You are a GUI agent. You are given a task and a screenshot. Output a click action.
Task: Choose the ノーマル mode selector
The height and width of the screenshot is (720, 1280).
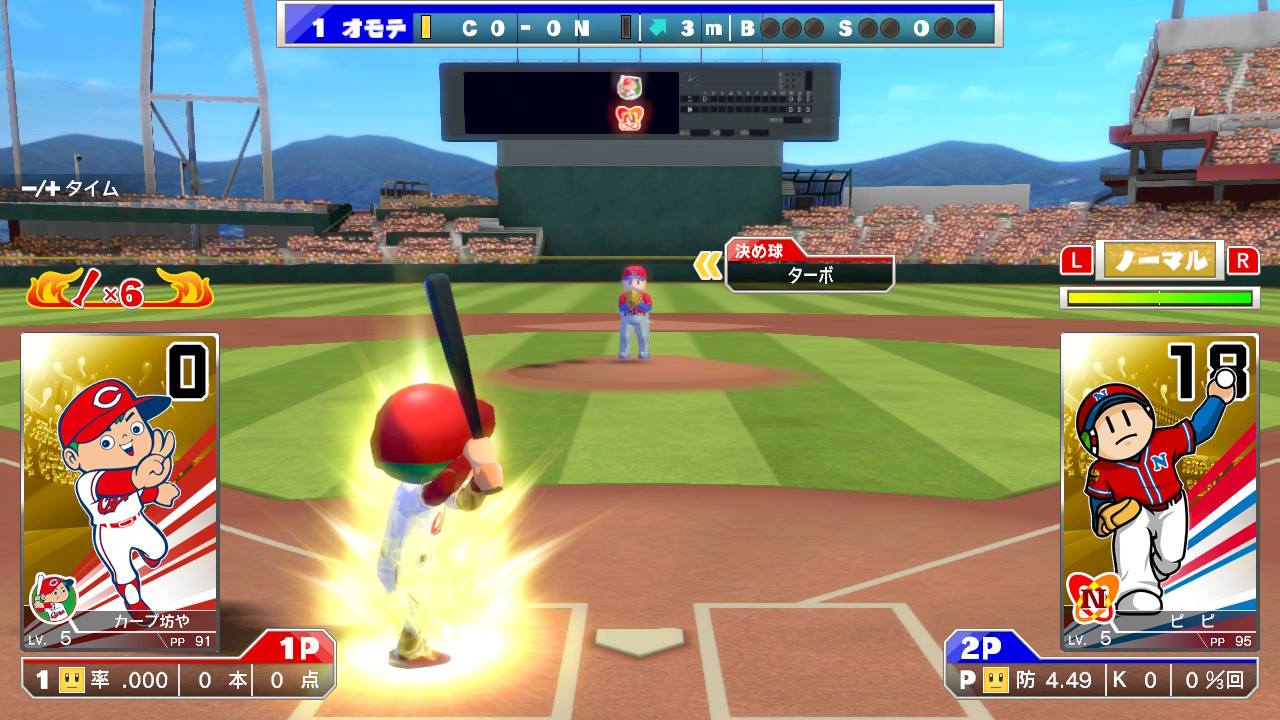coord(1160,261)
